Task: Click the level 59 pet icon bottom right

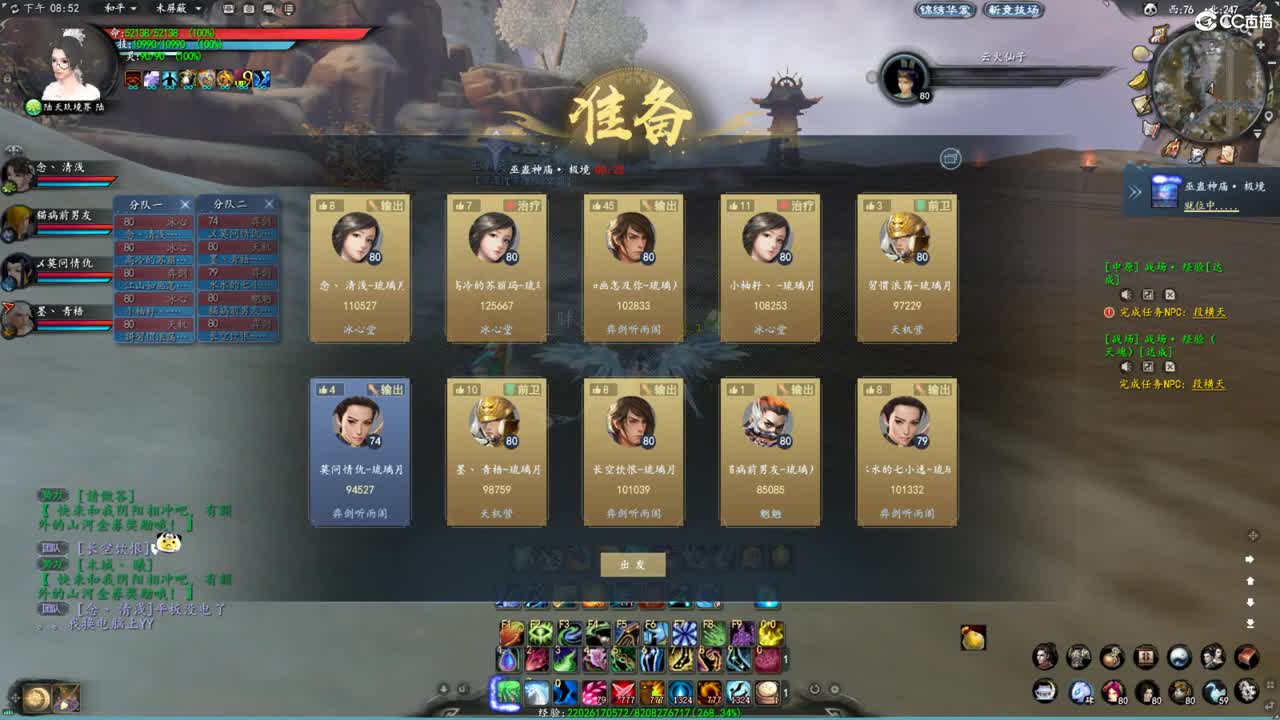Action: tap(1215, 691)
